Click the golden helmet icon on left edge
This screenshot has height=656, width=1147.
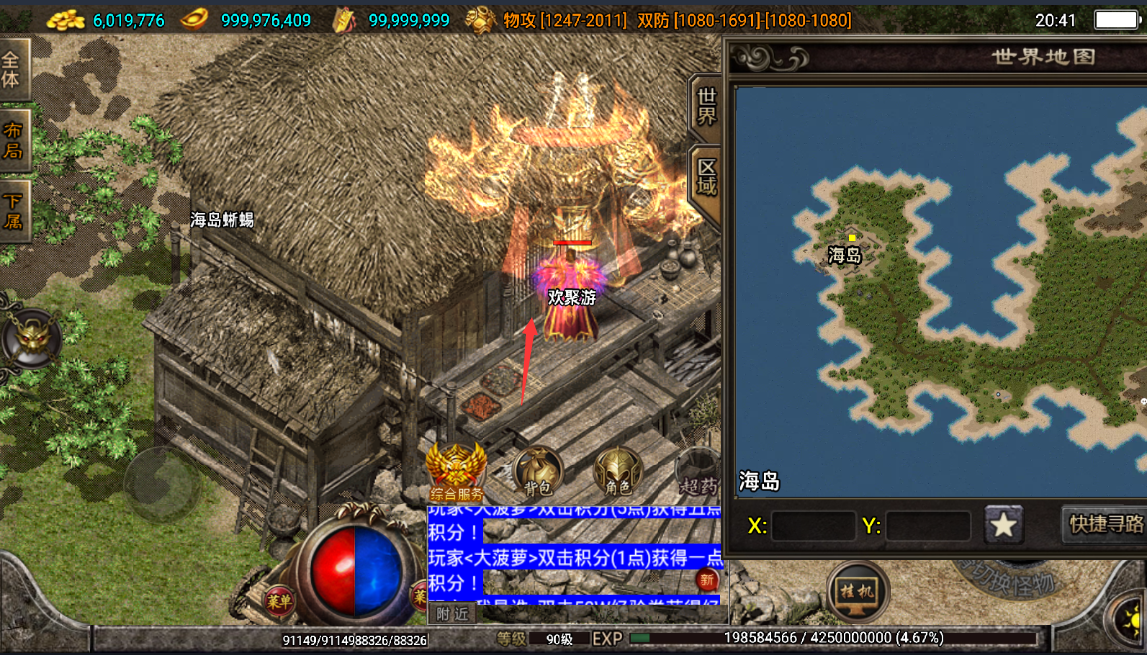[33, 338]
